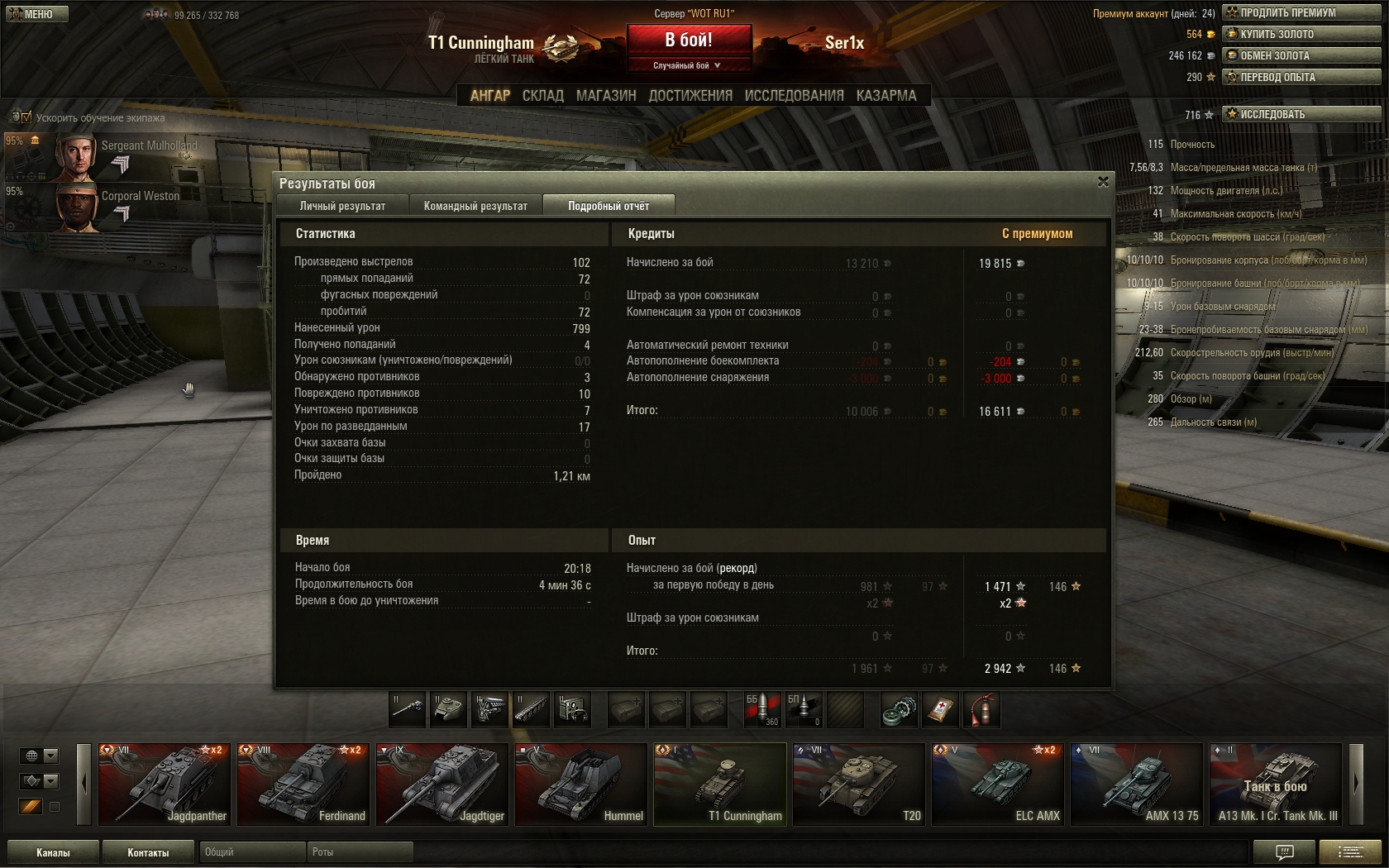This screenshot has width=1389, height=868.
Task: Choose the Hummel tank thumbnail
Action: point(580,784)
